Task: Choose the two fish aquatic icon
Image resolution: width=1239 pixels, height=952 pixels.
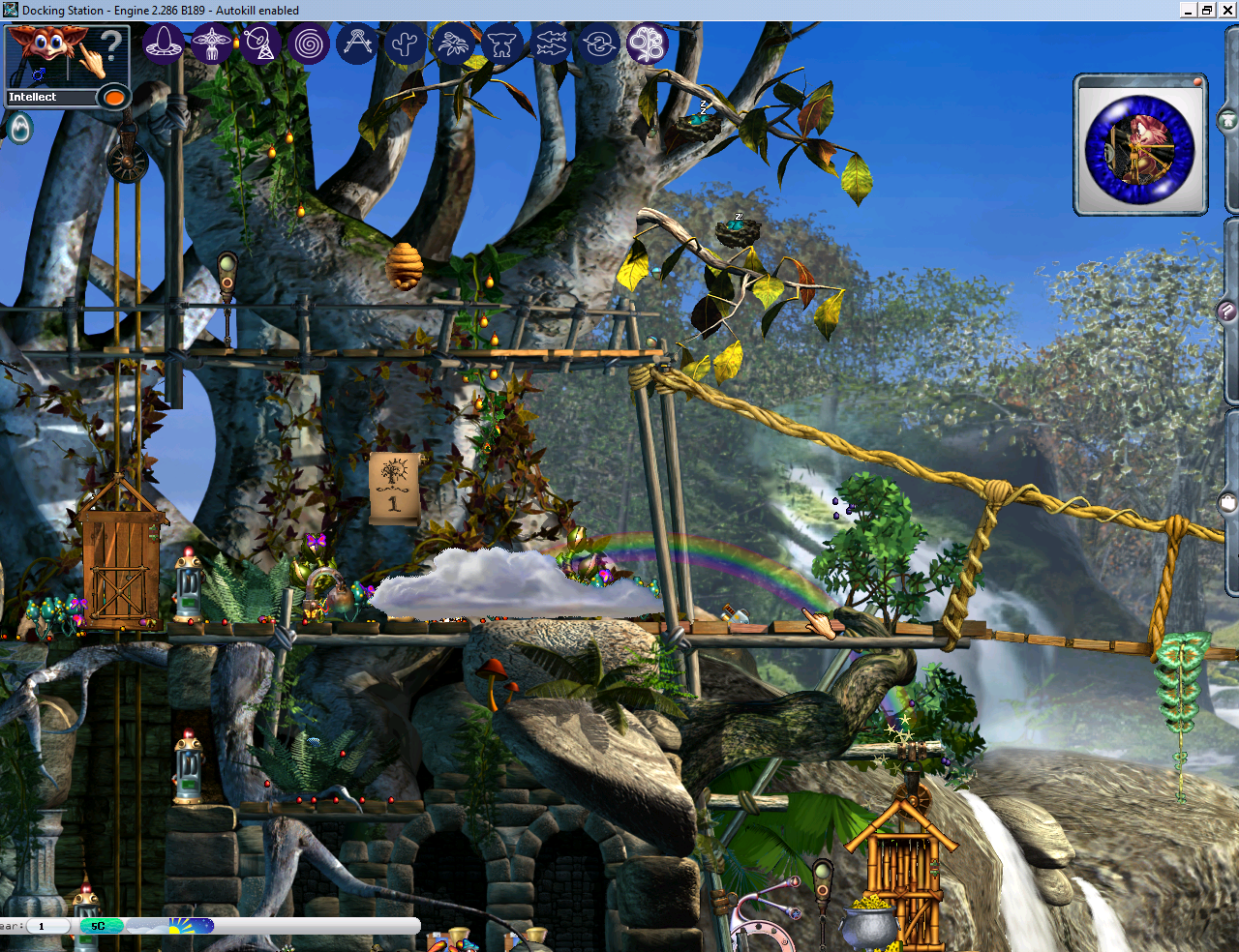Action: 551,44
